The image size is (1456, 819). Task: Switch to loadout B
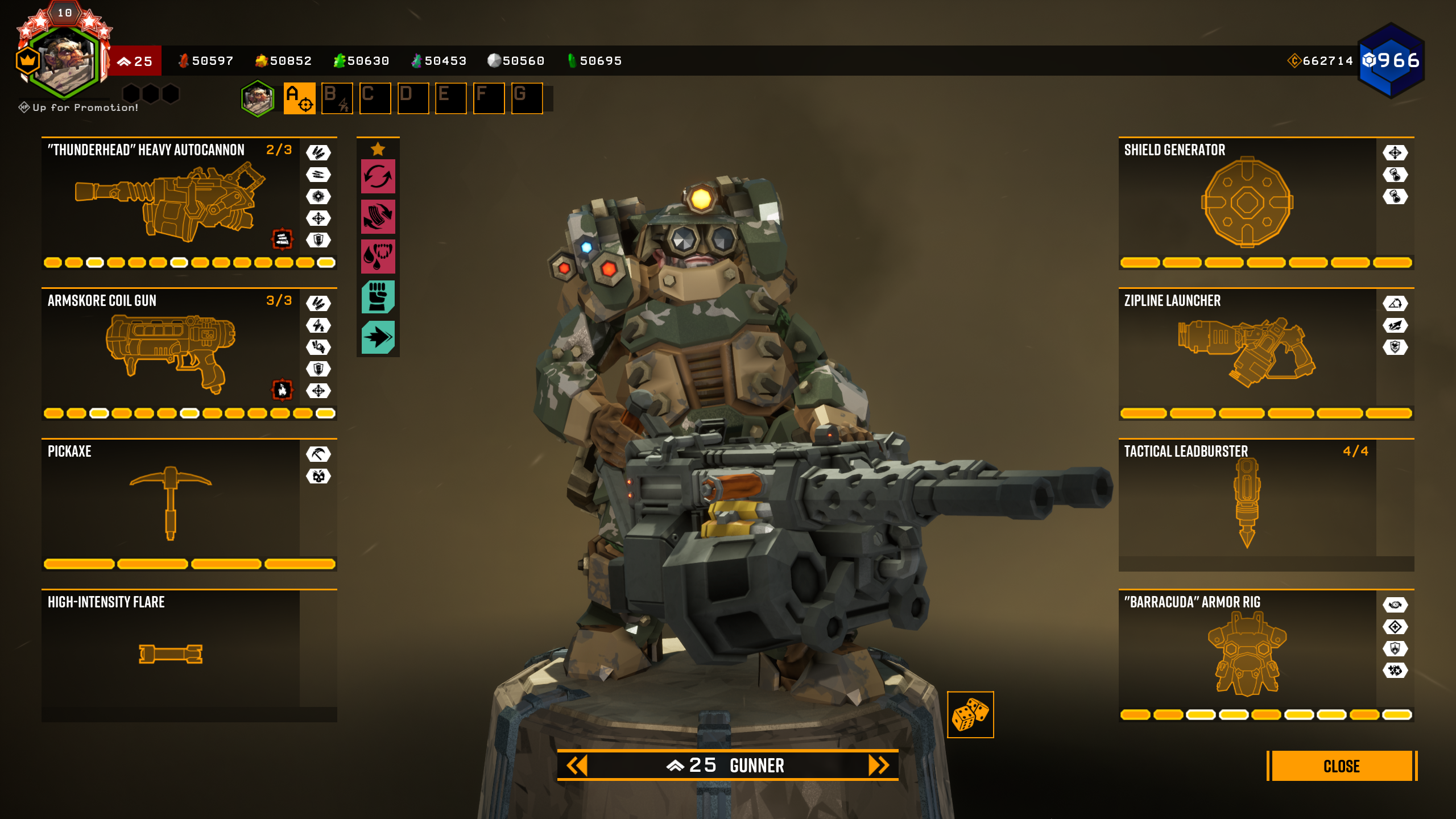click(337, 98)
